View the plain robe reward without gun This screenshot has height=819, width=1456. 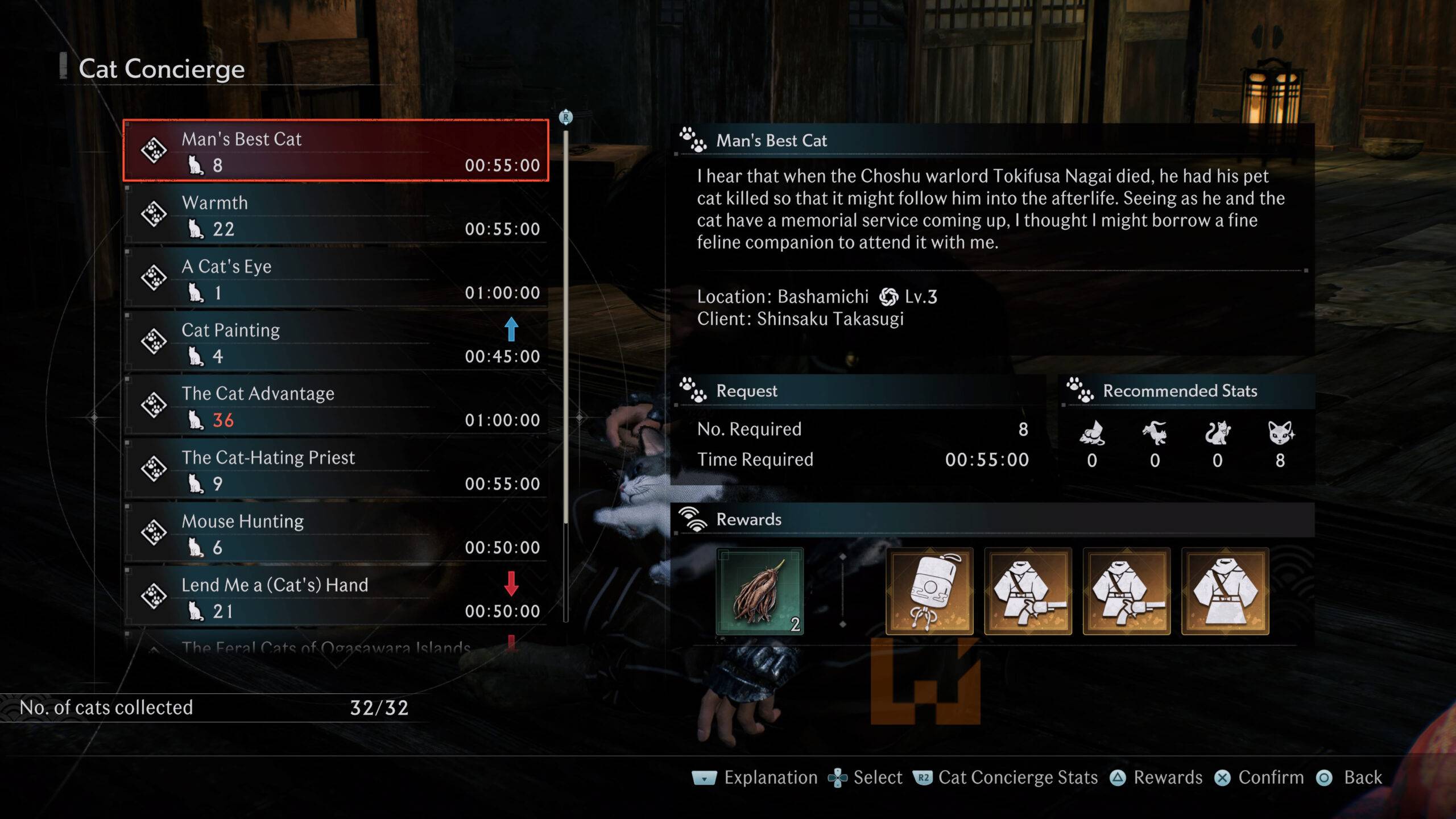click(1225, 591)
